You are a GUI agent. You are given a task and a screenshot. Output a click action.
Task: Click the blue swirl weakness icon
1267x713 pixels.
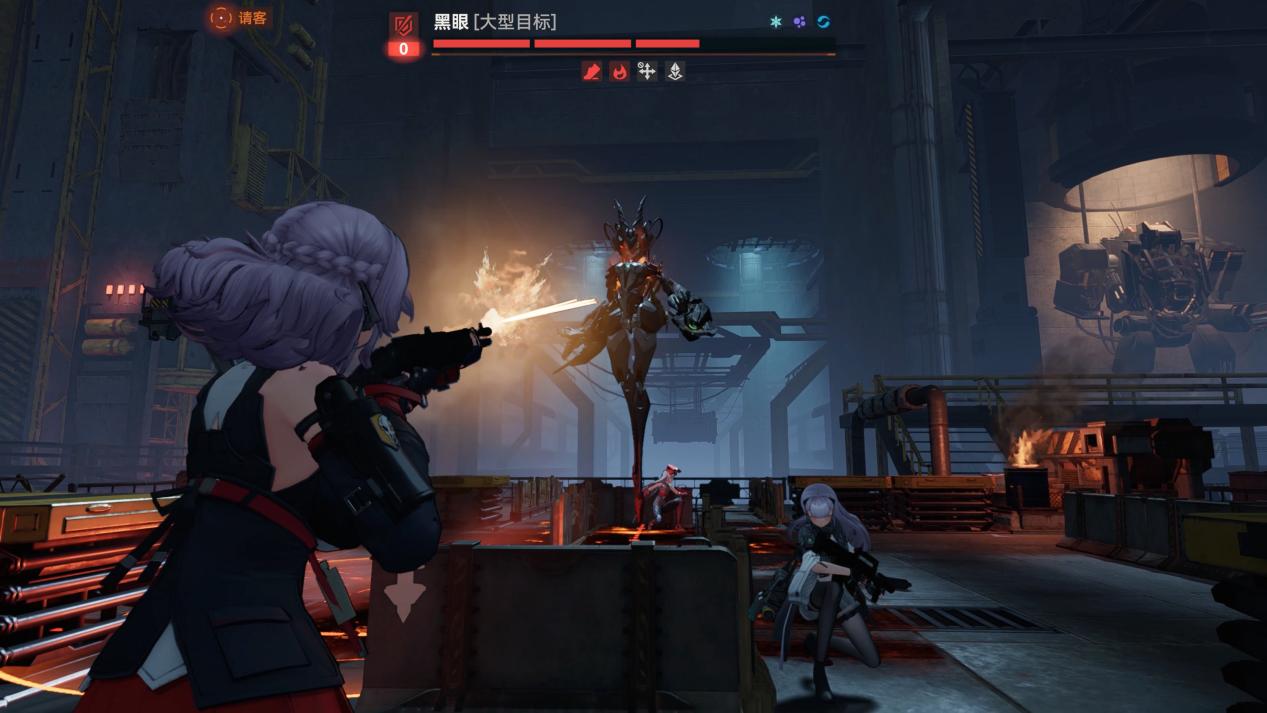click(x=823, y=22)
